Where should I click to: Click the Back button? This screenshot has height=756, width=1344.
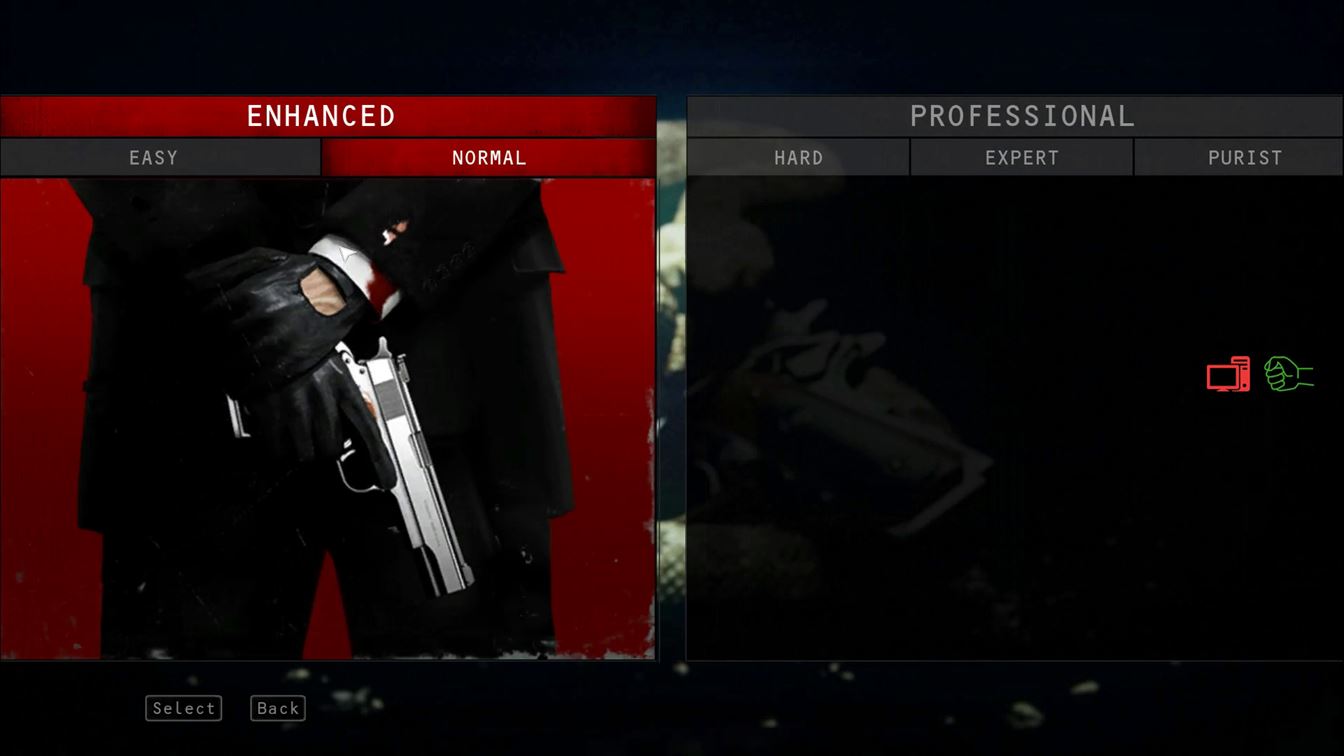(277, 708)
